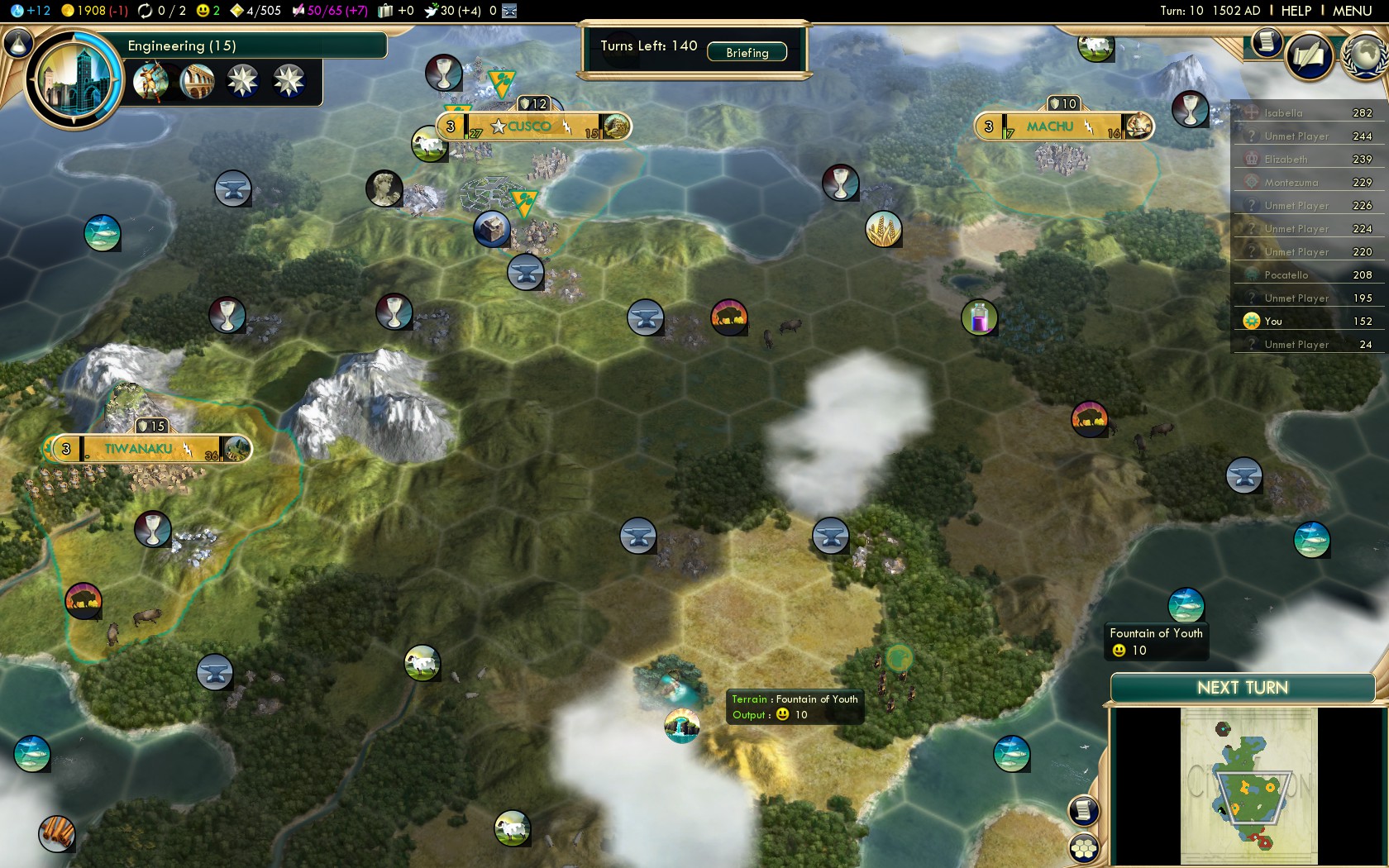Open the game MENU

(x=1352, y=11)
